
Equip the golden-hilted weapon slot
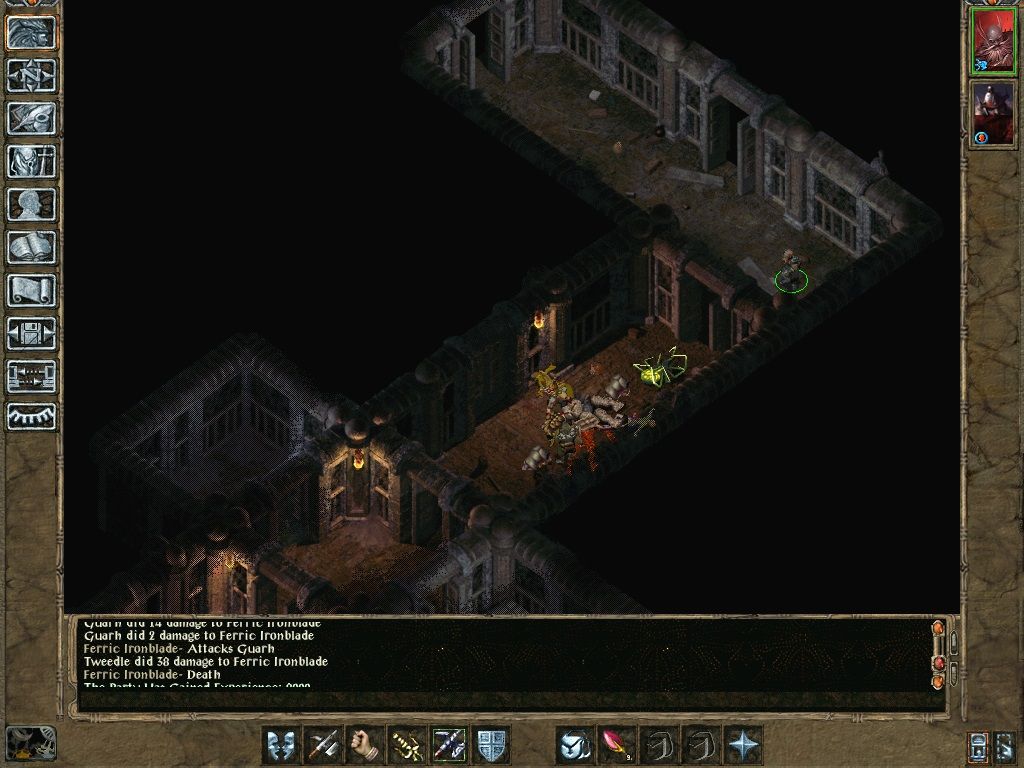tap(407, 745)
